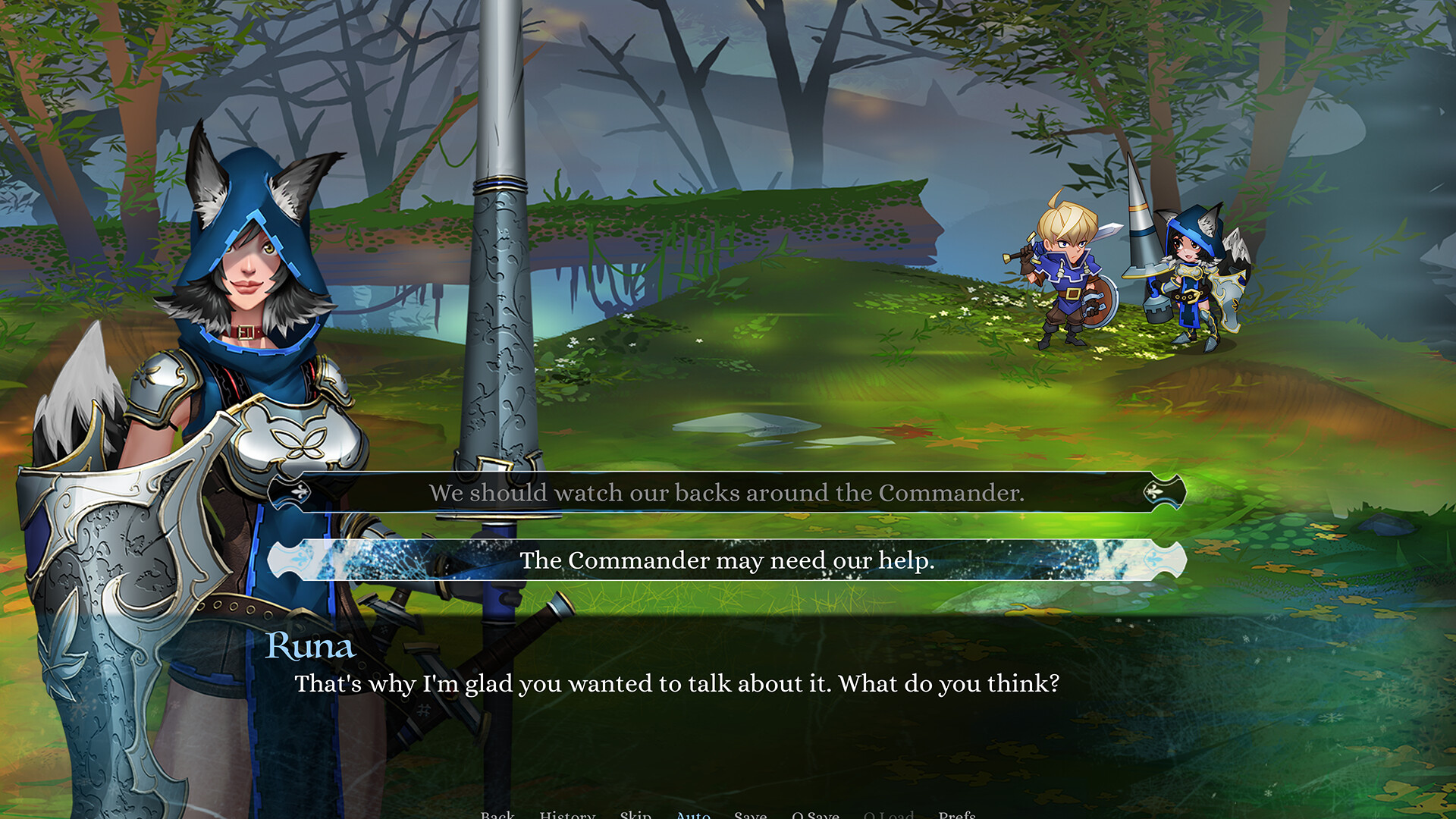Click the Runa name label above the dialogue

311,647
